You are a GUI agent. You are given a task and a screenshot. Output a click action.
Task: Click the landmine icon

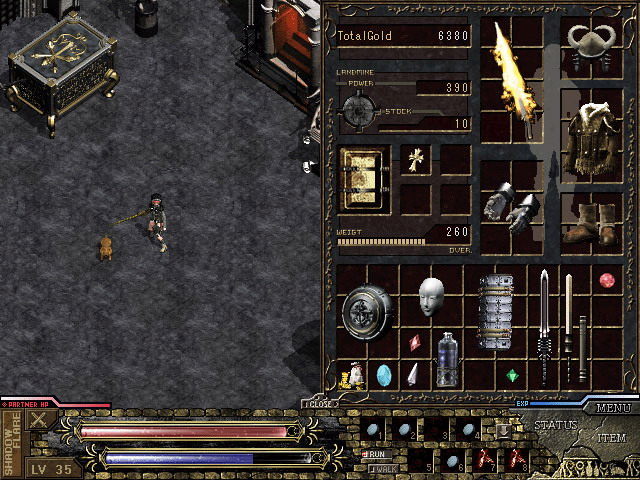[x=357, y=107]
